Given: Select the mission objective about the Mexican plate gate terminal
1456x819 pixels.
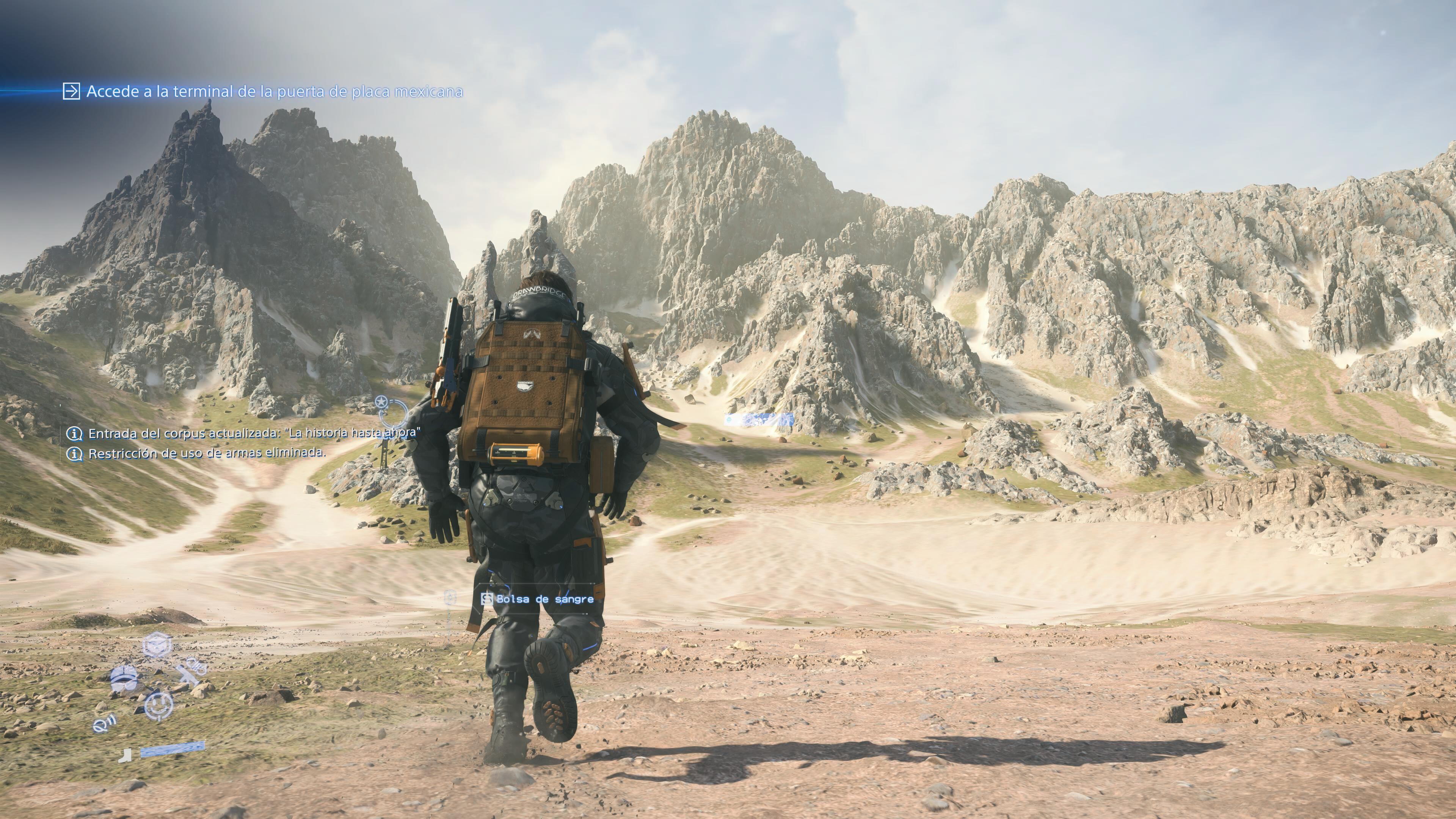Looking at the screenshot, I should (274, 91).
